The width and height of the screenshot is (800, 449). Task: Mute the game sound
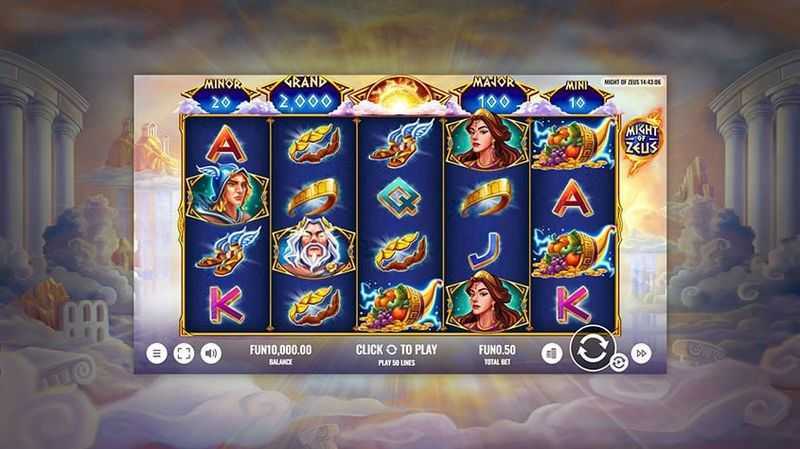(211, 353)
